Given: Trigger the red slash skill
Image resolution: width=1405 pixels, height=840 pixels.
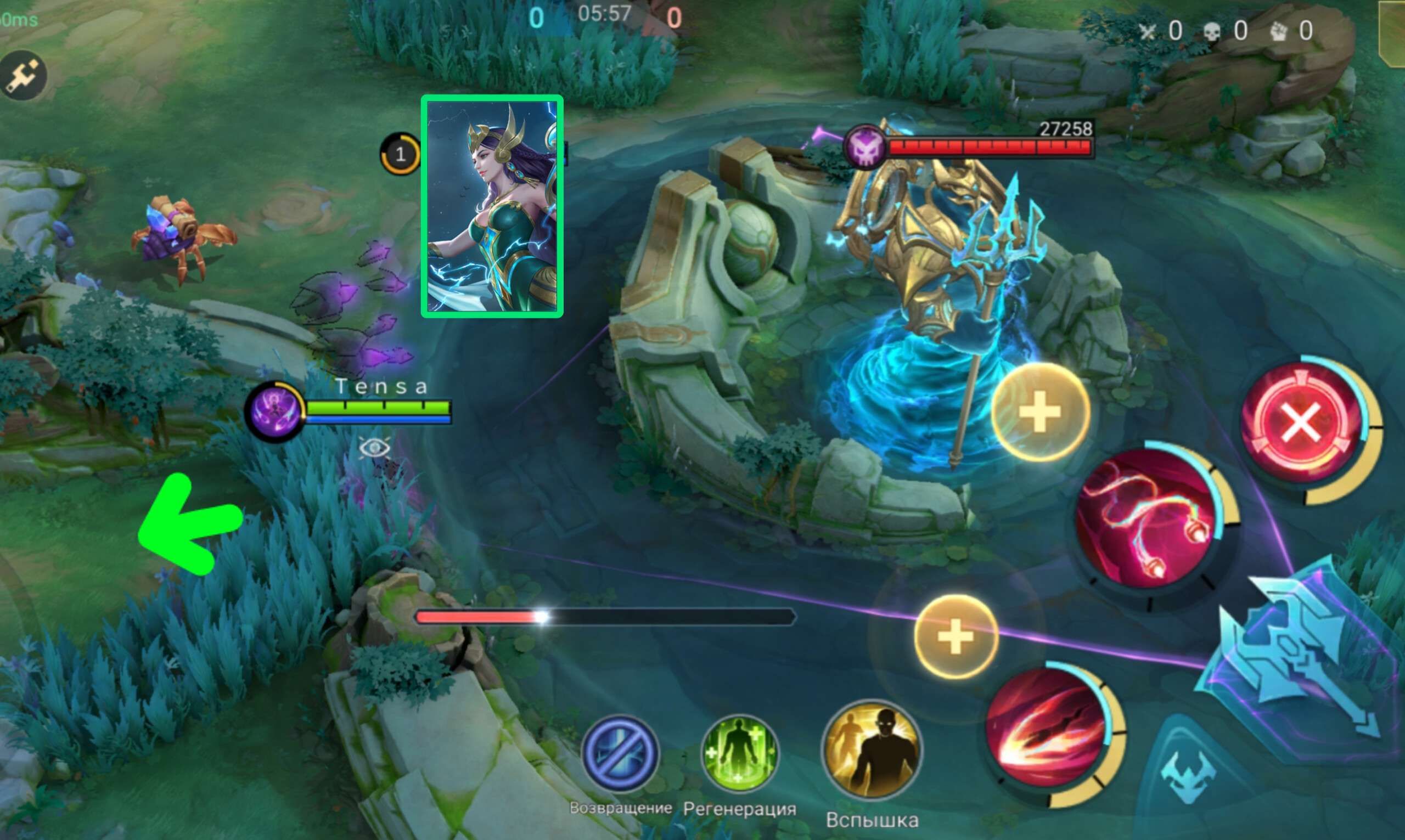Looking at the screenshot, I should coord(1046,729).
